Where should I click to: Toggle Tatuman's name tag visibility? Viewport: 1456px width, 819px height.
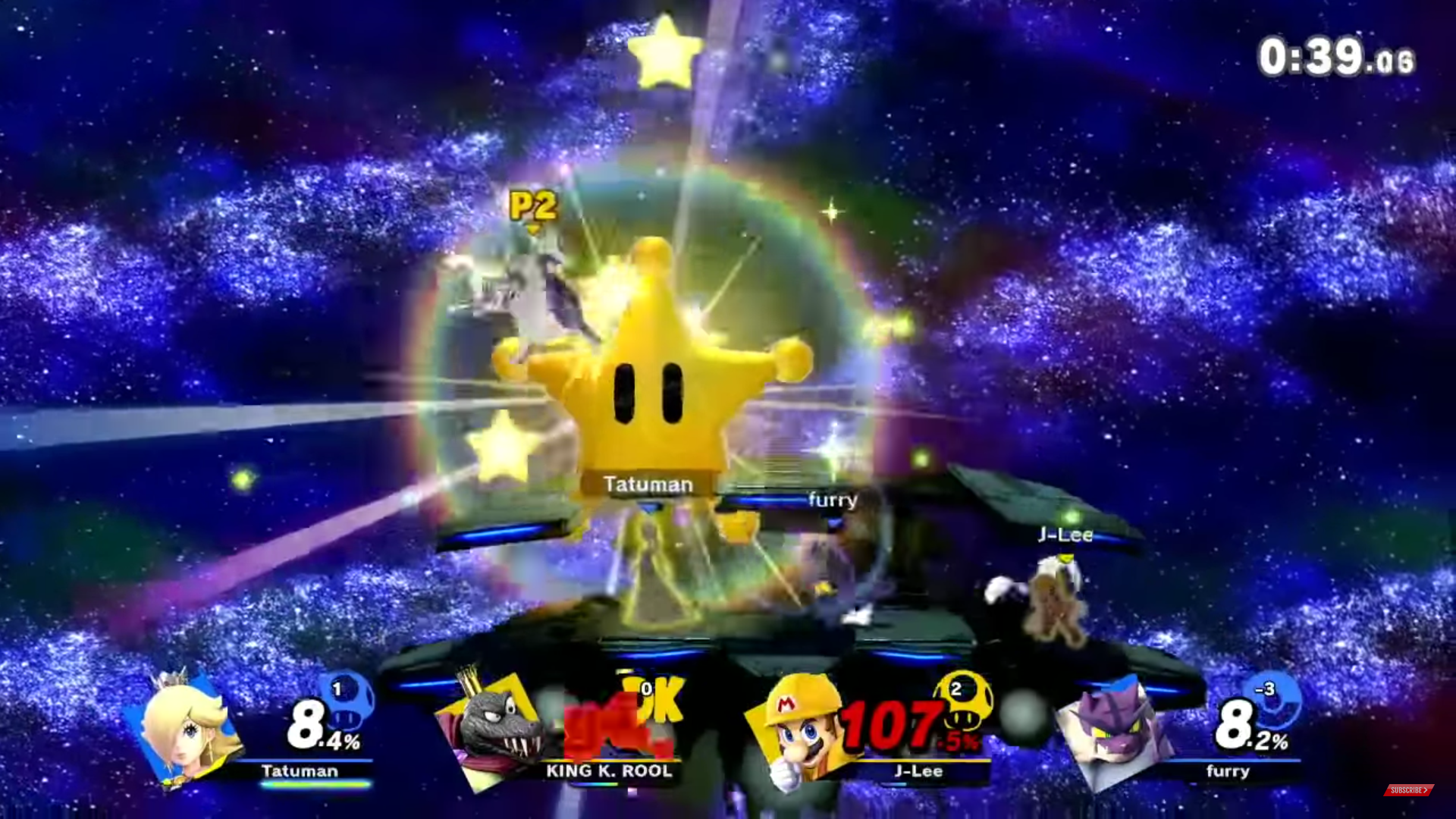tap(648, 483)
